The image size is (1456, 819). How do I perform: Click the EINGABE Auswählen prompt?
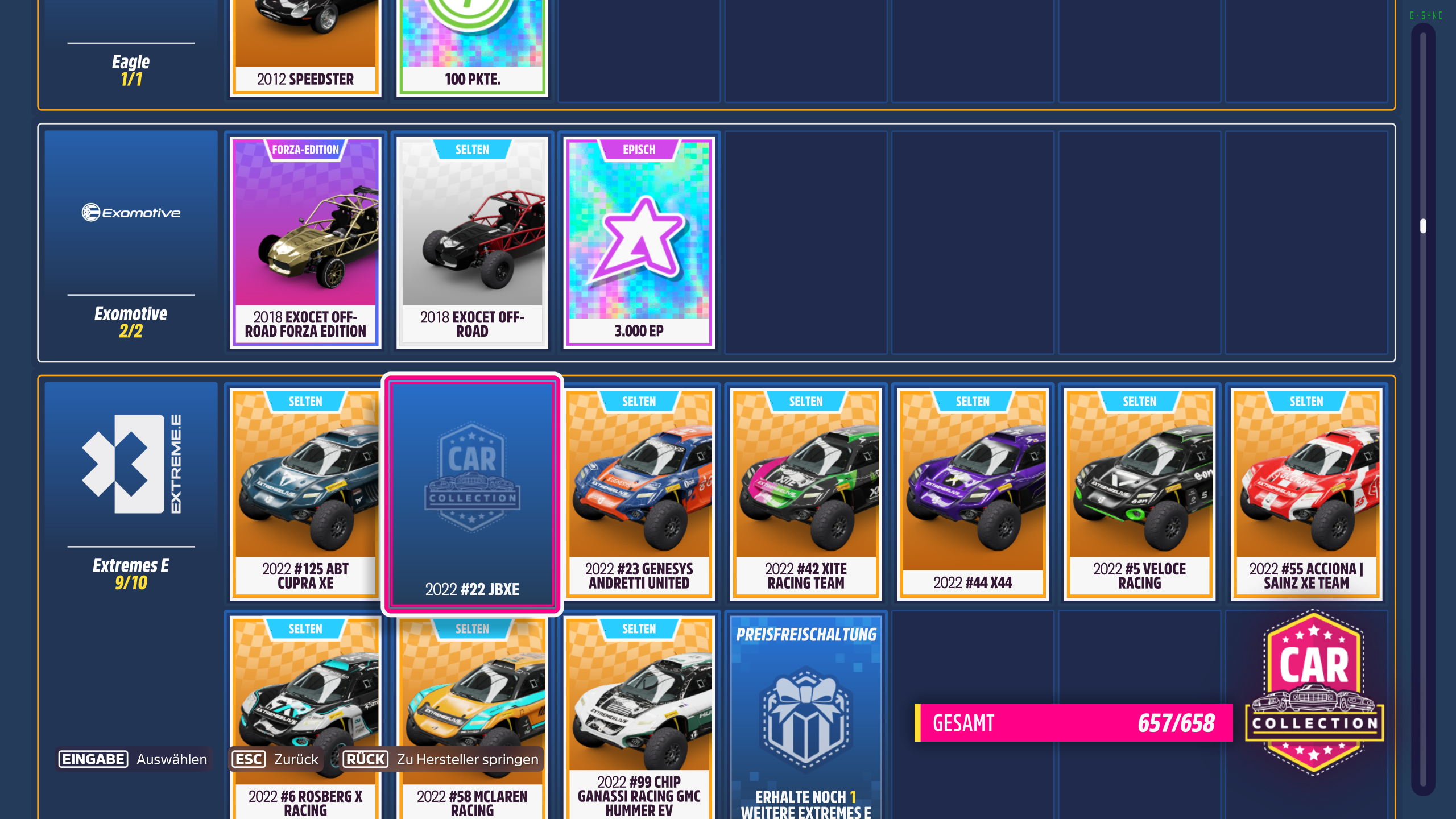click(x=132, y=759)
